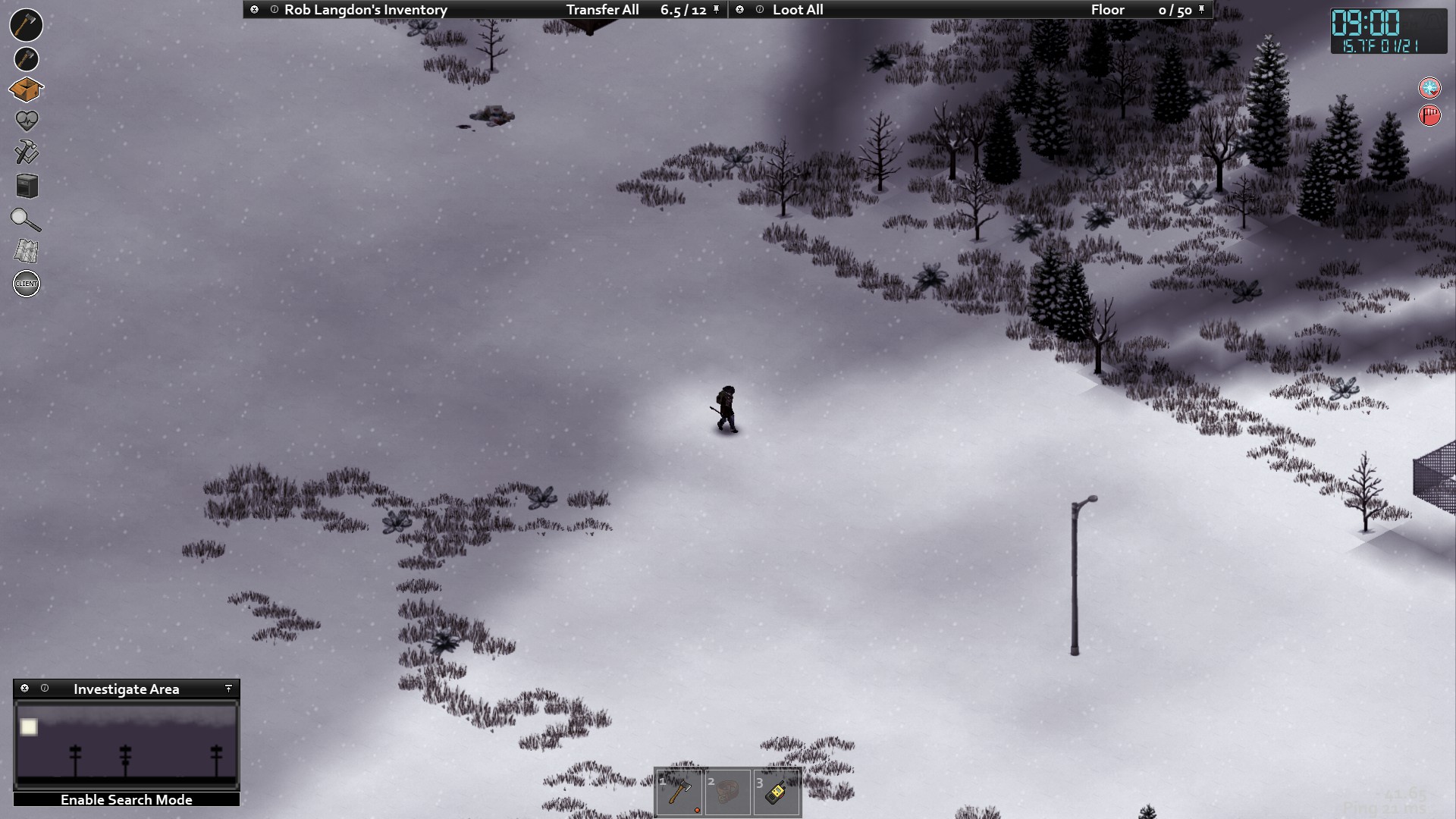The image size is (1456, 819).
Task: Open the Client options button
Action: 27,284
